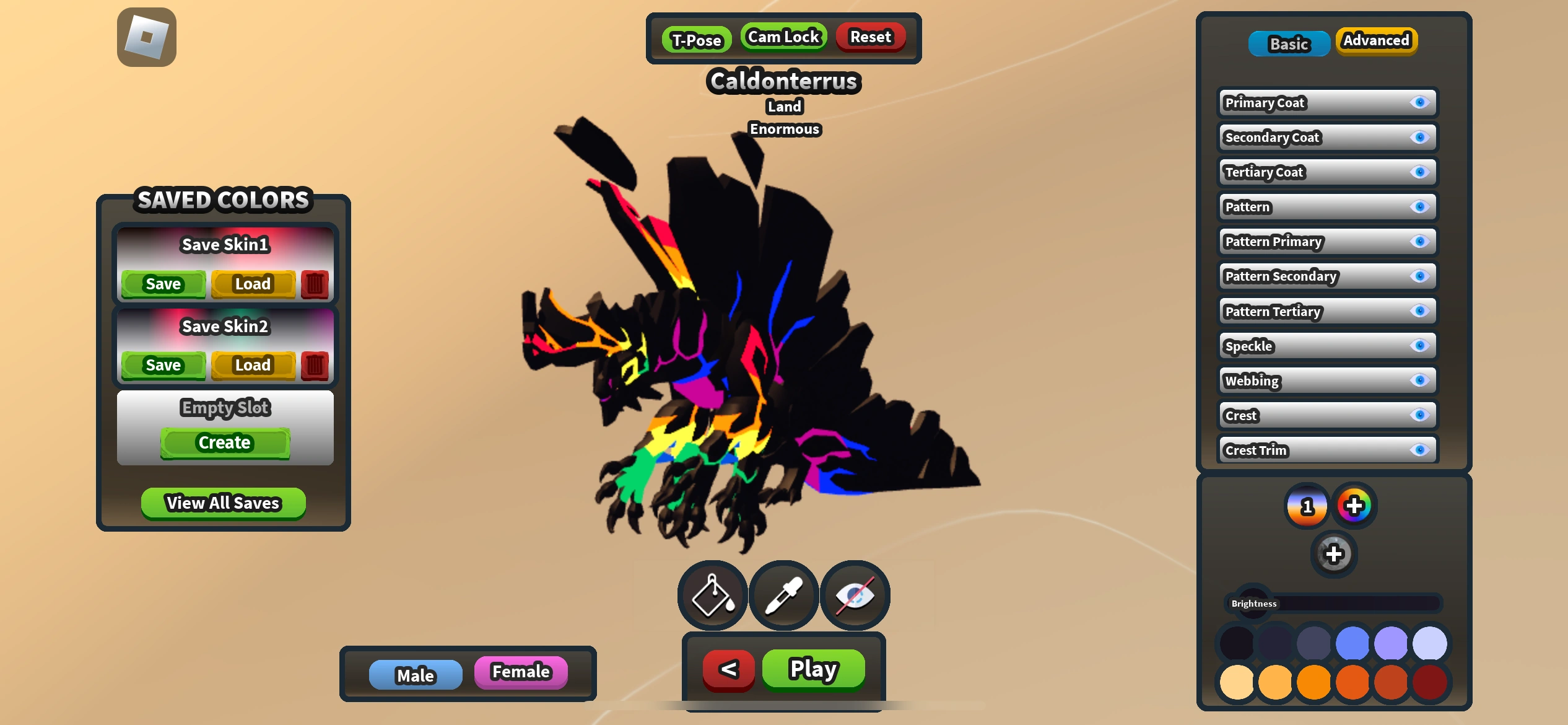This screenshot has width=1568, height=725.
Task: Click View All Saves
Action: tap(222, 503)
